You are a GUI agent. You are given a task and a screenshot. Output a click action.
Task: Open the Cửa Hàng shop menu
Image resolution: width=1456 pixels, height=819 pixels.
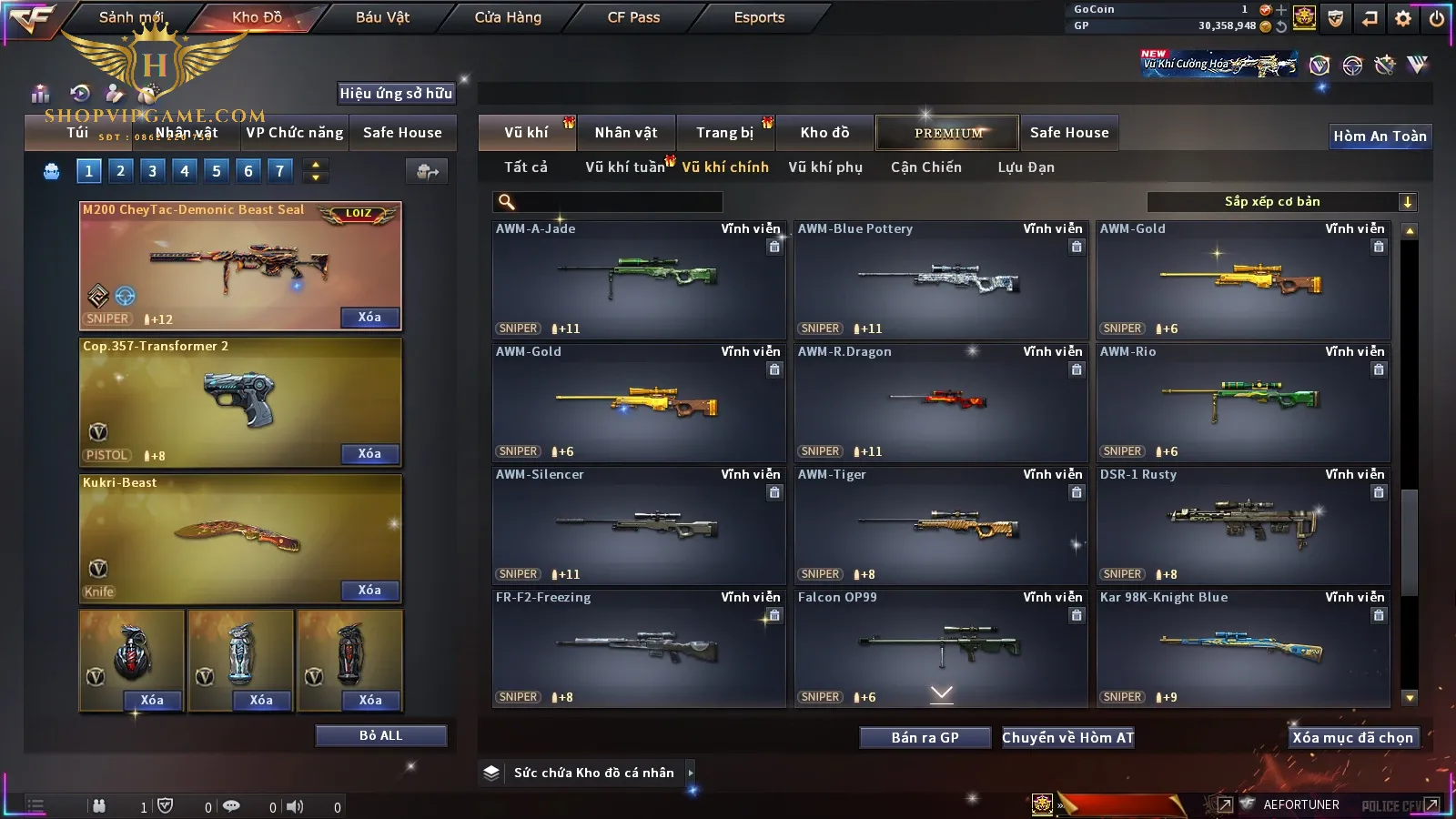click(508, 17)
